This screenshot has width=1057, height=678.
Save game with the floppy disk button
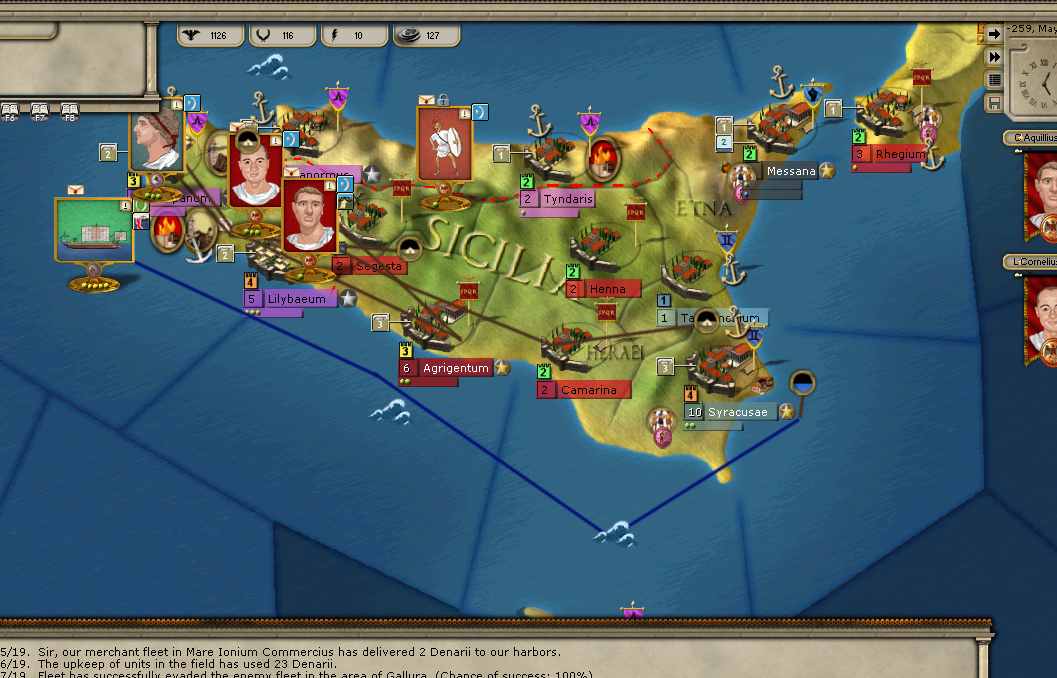pos(994,102)
